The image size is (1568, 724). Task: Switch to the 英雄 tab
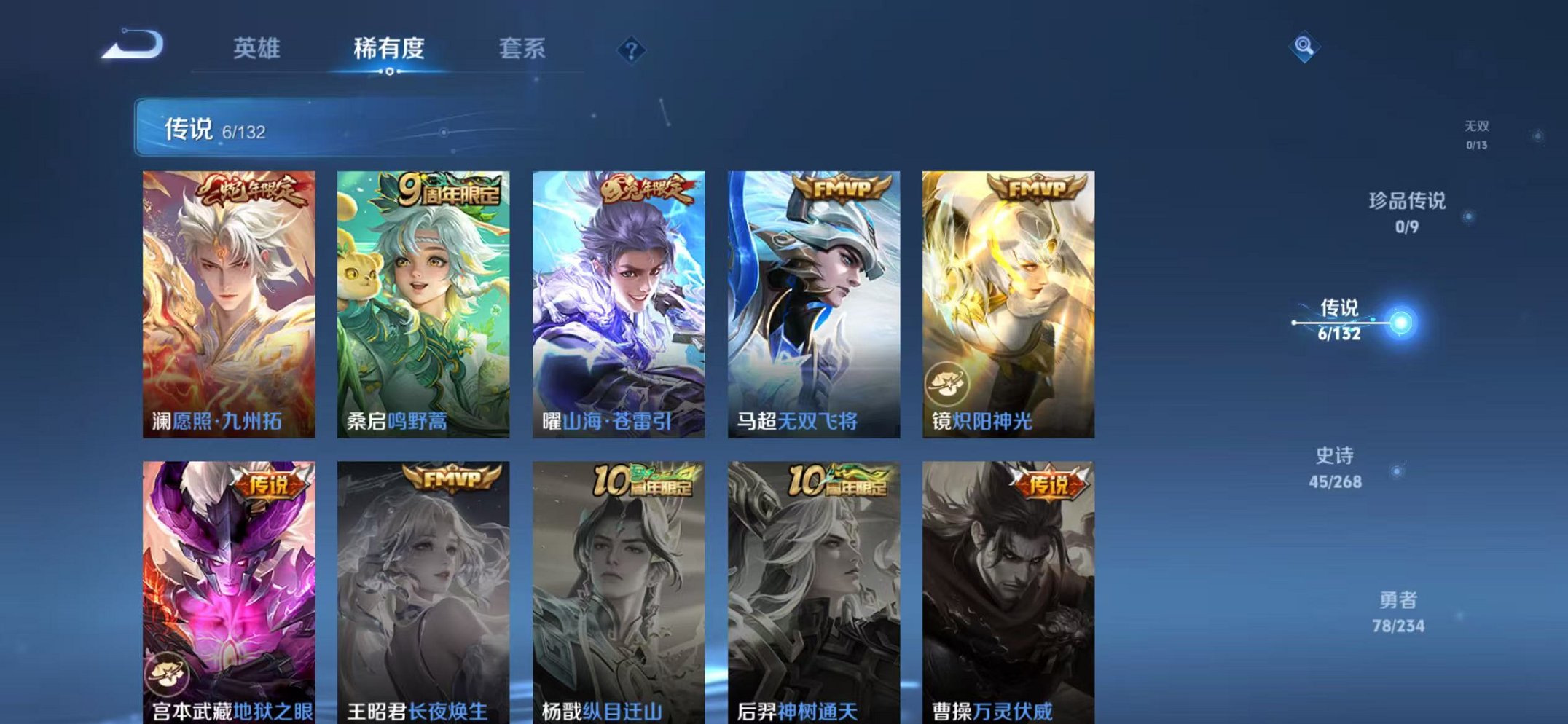(x=259, y=47)
